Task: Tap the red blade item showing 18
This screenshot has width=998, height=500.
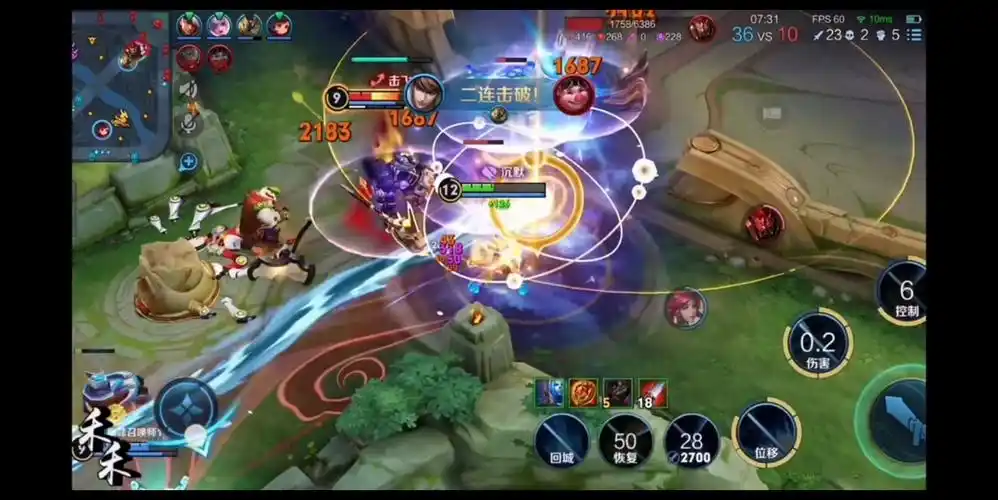Action: coord(652,392)
